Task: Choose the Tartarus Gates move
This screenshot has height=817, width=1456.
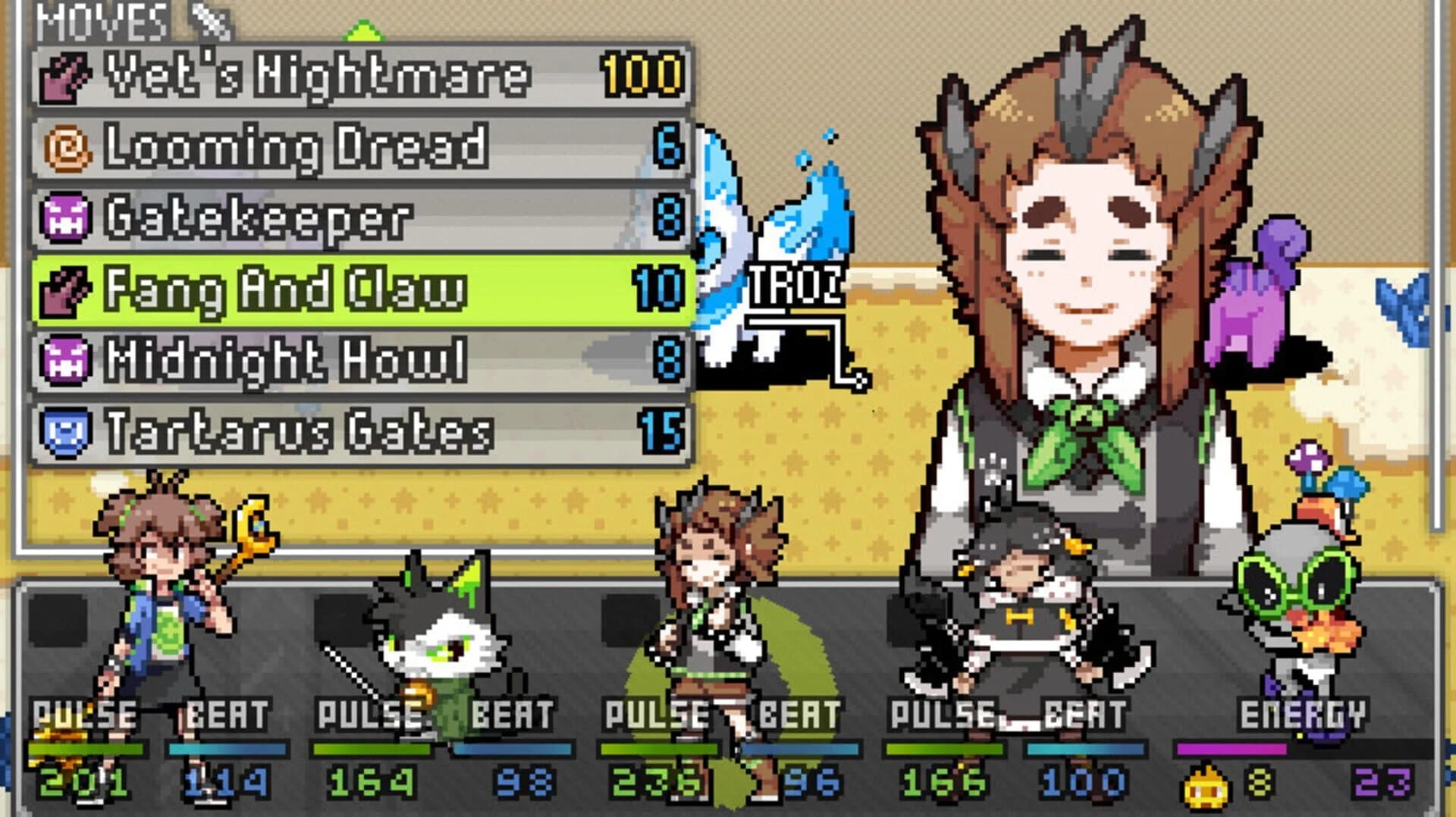Action: (318, 428)
